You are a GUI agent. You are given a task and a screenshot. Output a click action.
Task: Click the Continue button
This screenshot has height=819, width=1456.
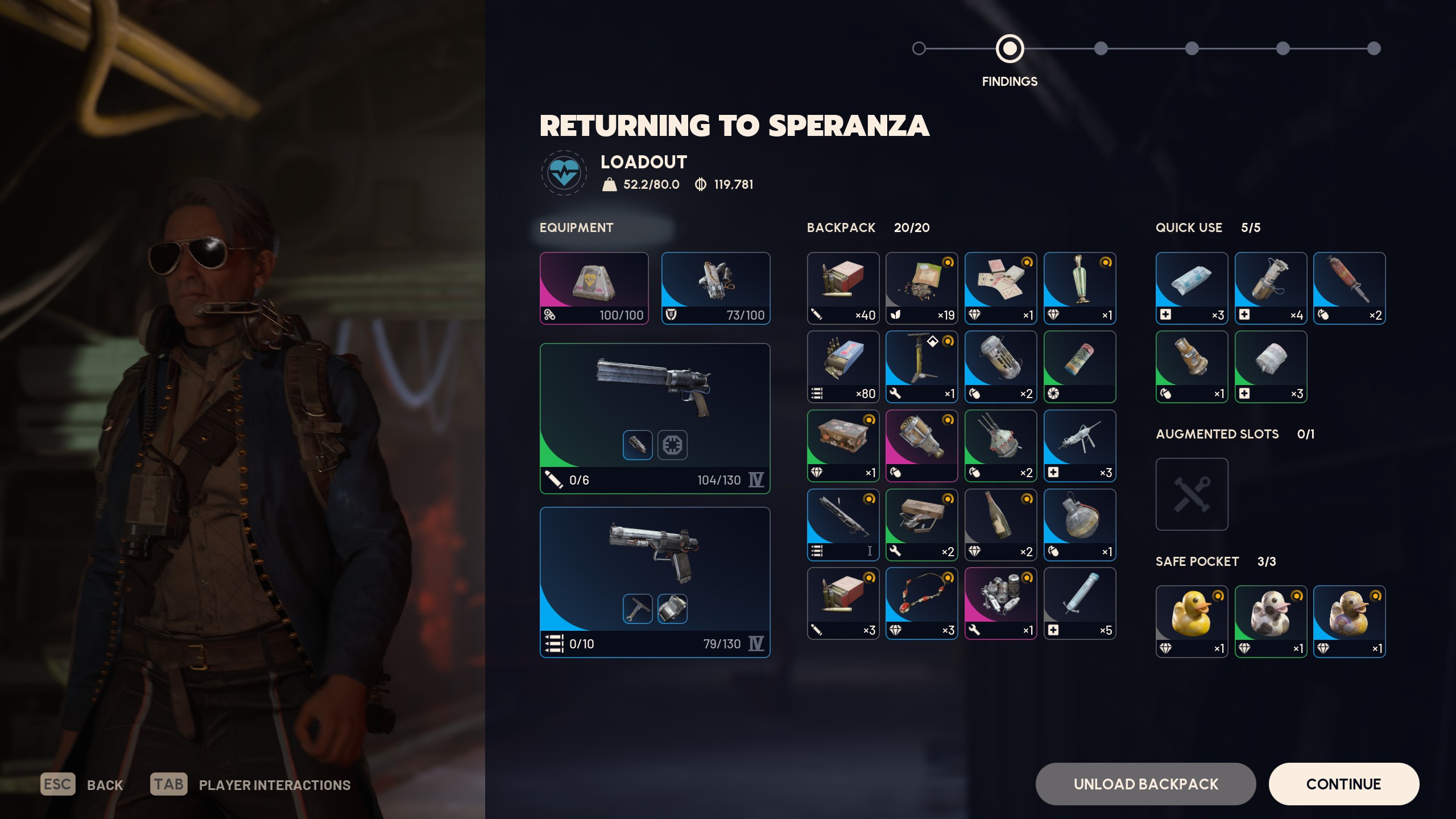(x=1343, y=784)
